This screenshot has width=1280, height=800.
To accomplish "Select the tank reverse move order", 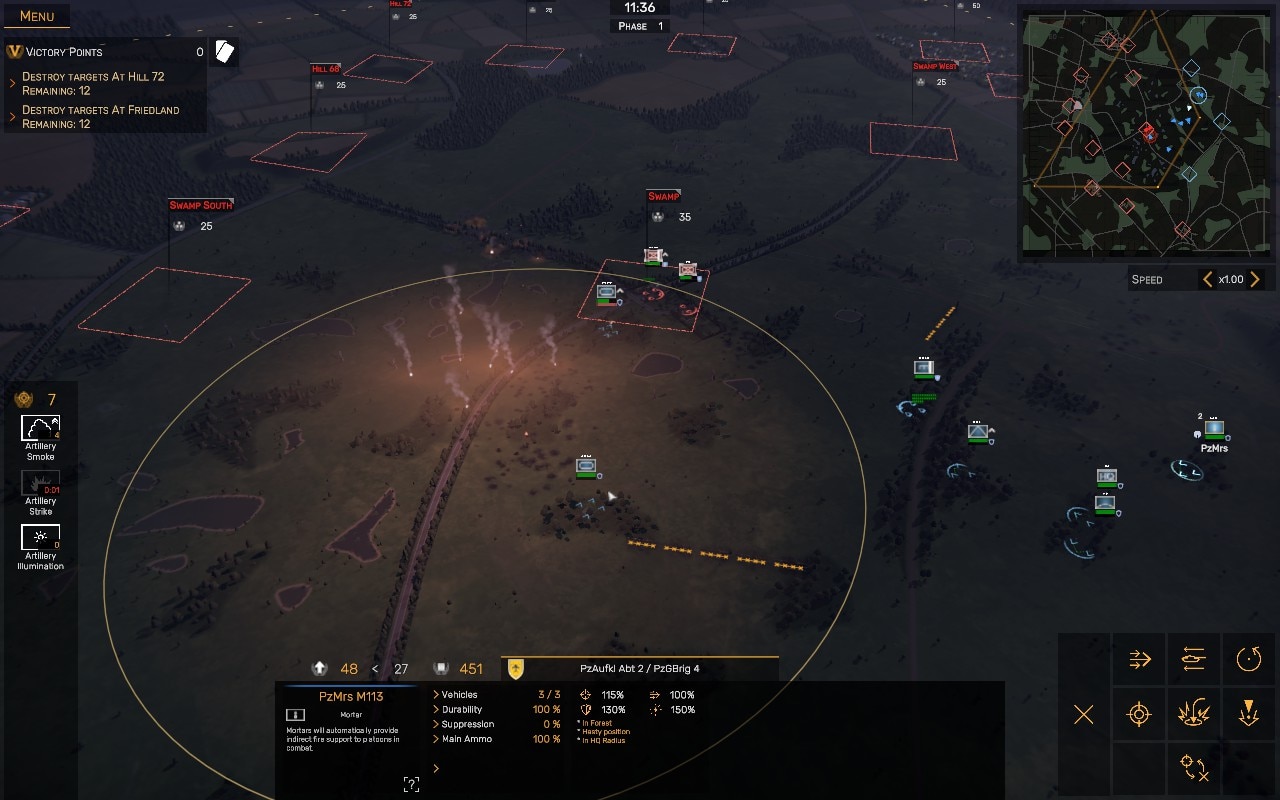I will click(x=1194, y=659).
